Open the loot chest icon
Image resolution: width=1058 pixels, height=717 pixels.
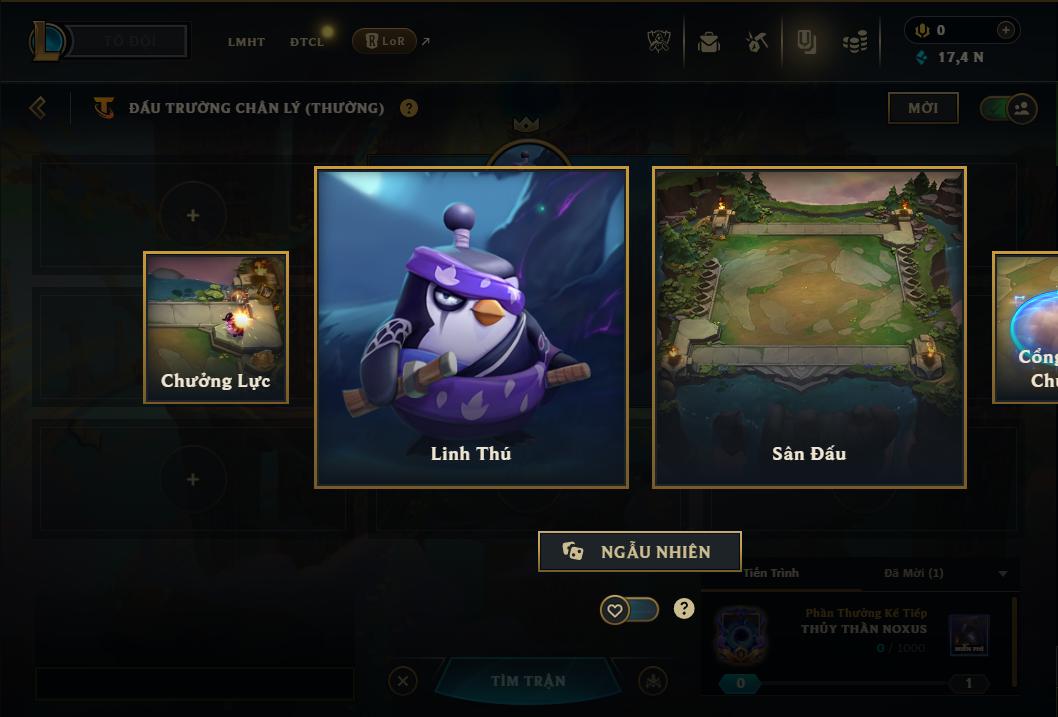pos(709,42)
